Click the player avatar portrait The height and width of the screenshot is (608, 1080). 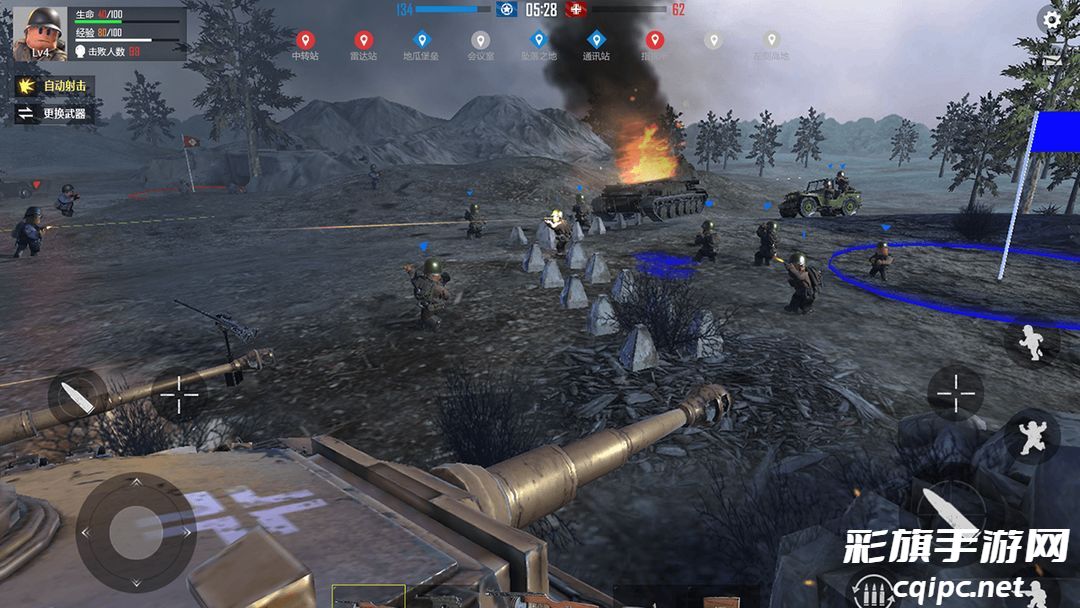point(39,33)
